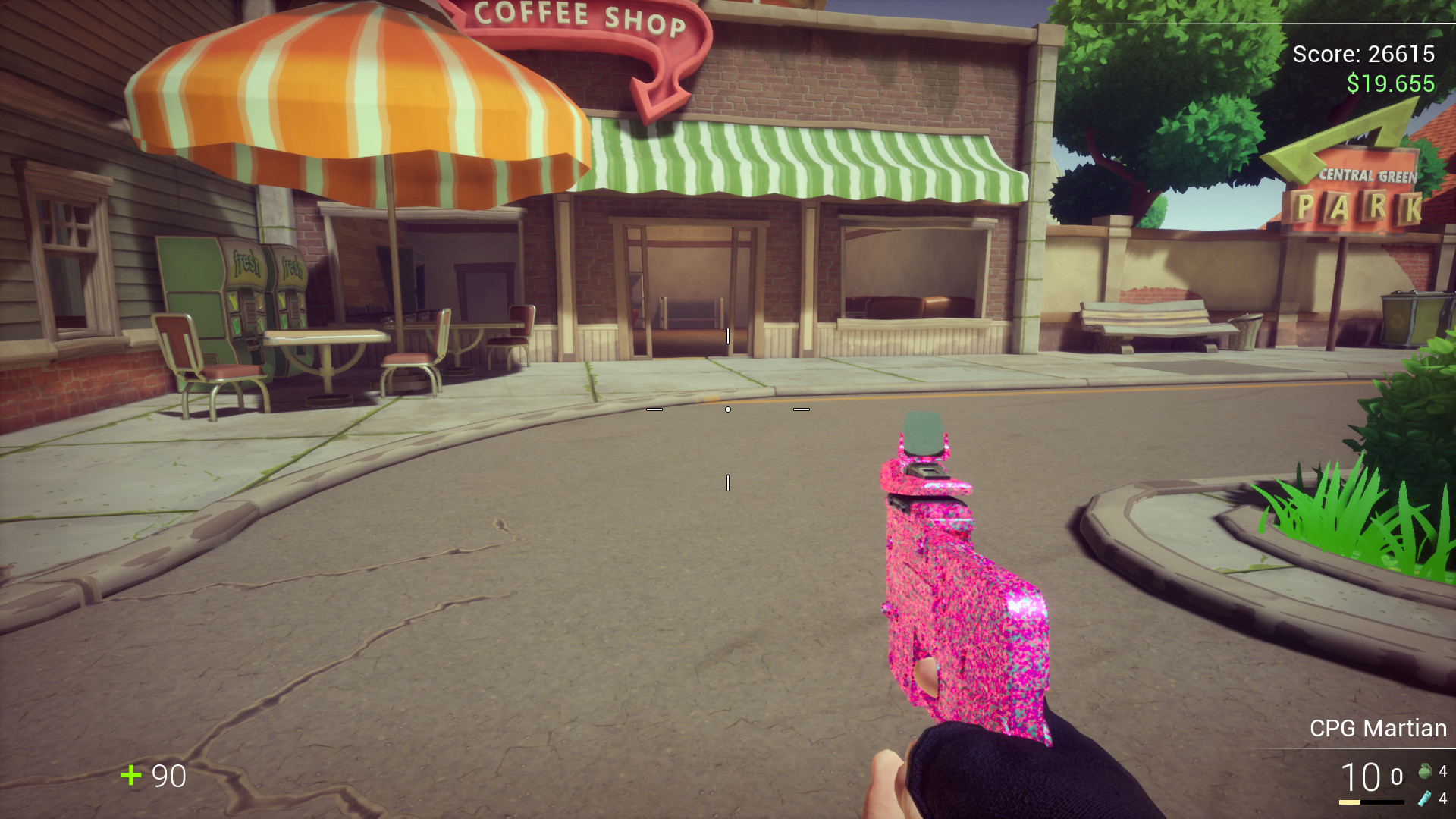The height and width of the screenshot is (819, 1456).
Task: Click the crosshair at screen center
Action: tap(727, 408)
